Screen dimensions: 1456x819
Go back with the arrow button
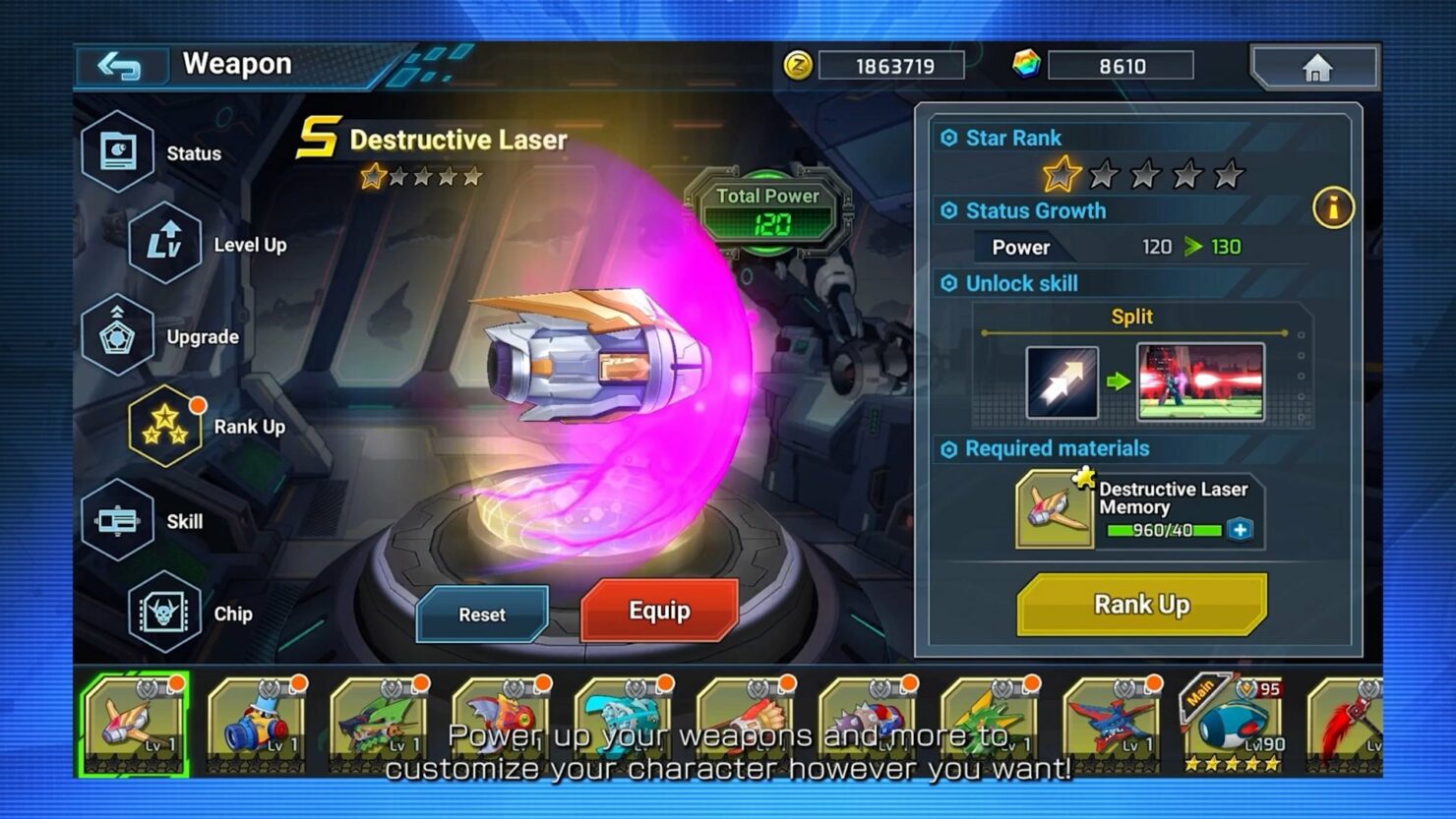coord(120,66)
